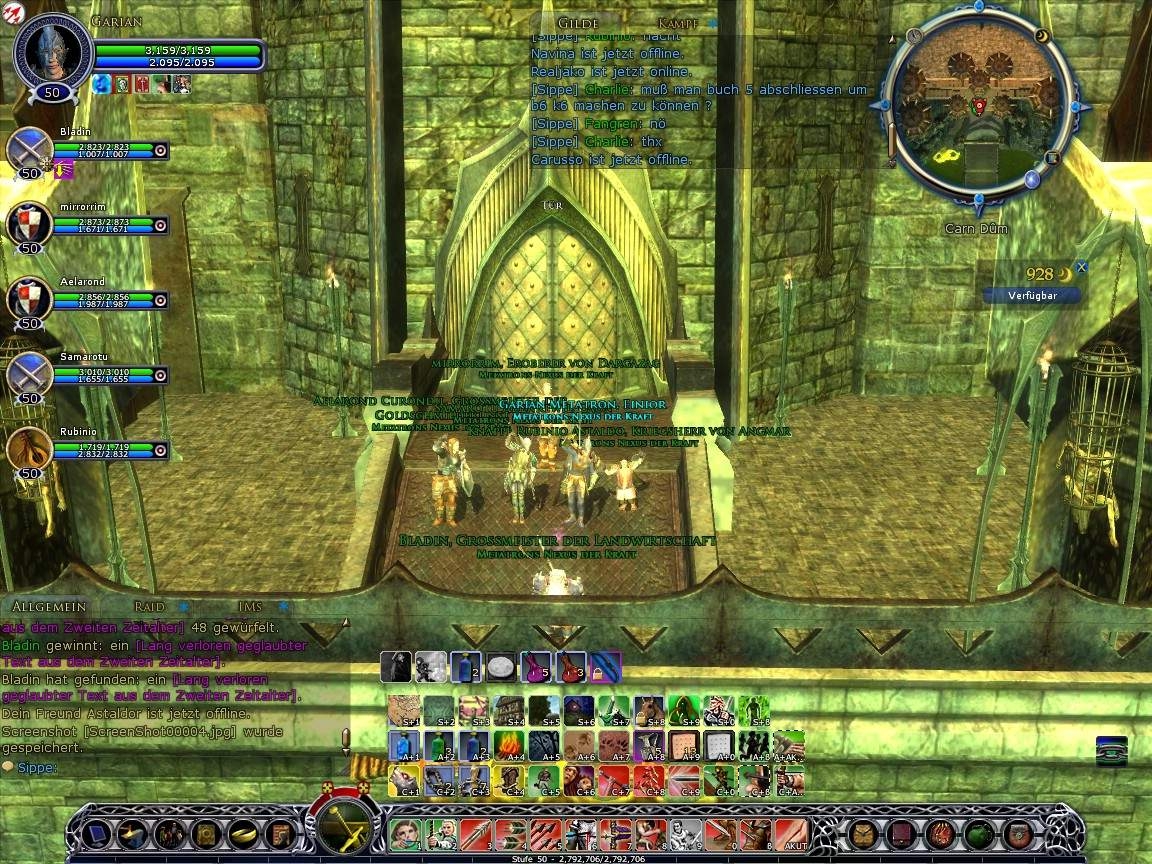Screen dimensions: 1152x864
Task: Click the moon icon on minimap frame
Action: tap(1043, 36)
